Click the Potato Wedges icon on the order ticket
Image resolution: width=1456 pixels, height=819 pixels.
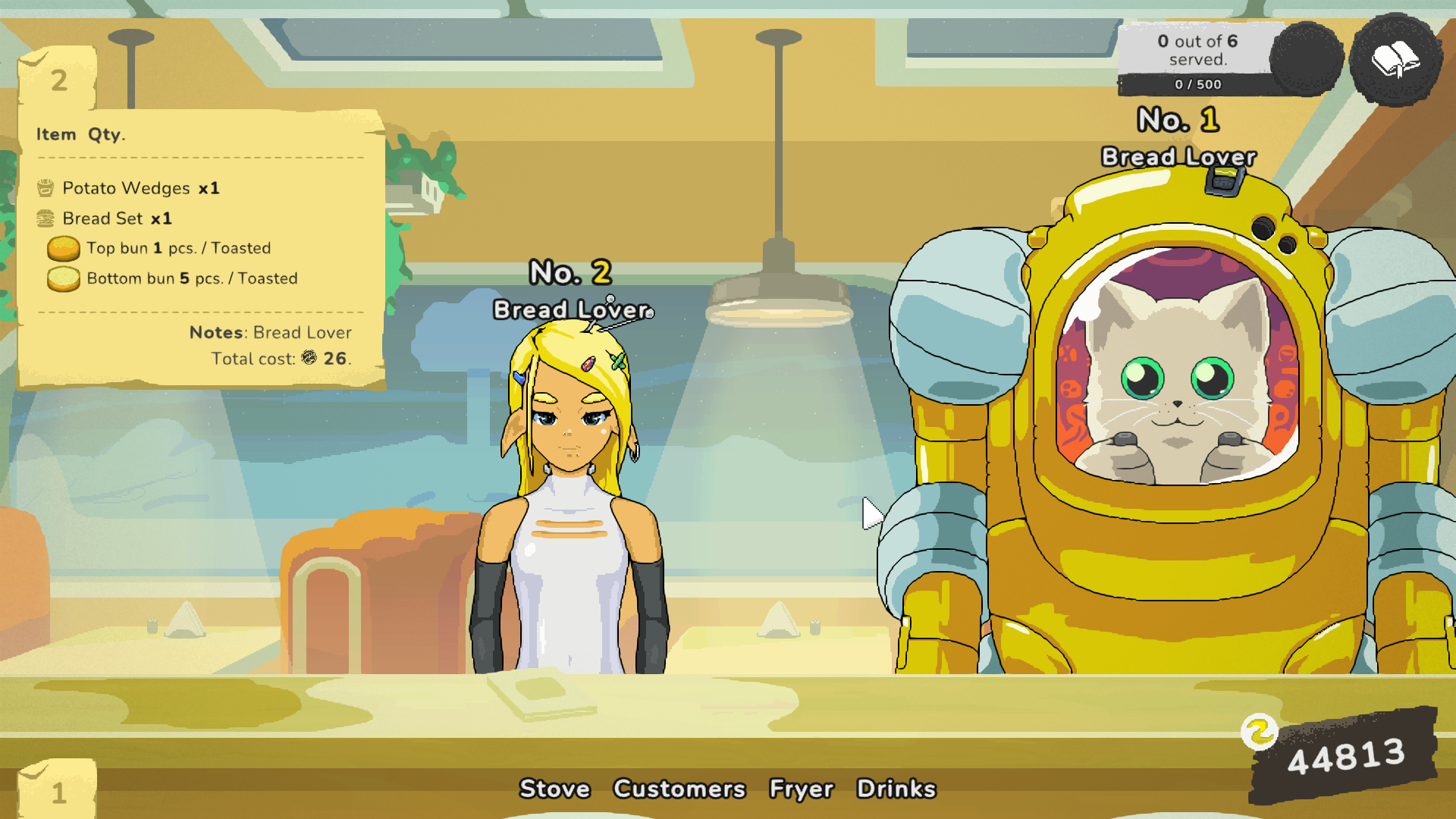tap(45, 187)
